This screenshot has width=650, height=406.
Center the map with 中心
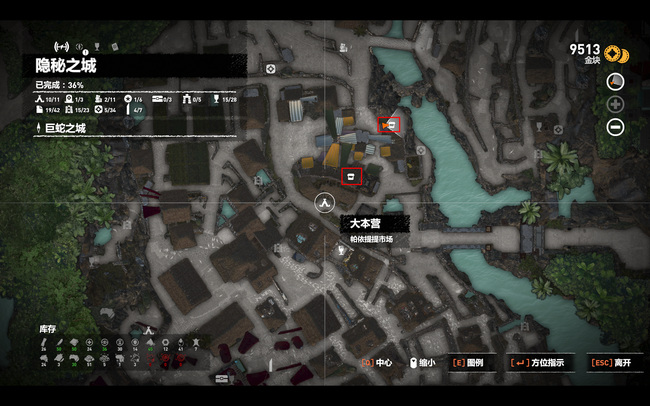point(379,363)
